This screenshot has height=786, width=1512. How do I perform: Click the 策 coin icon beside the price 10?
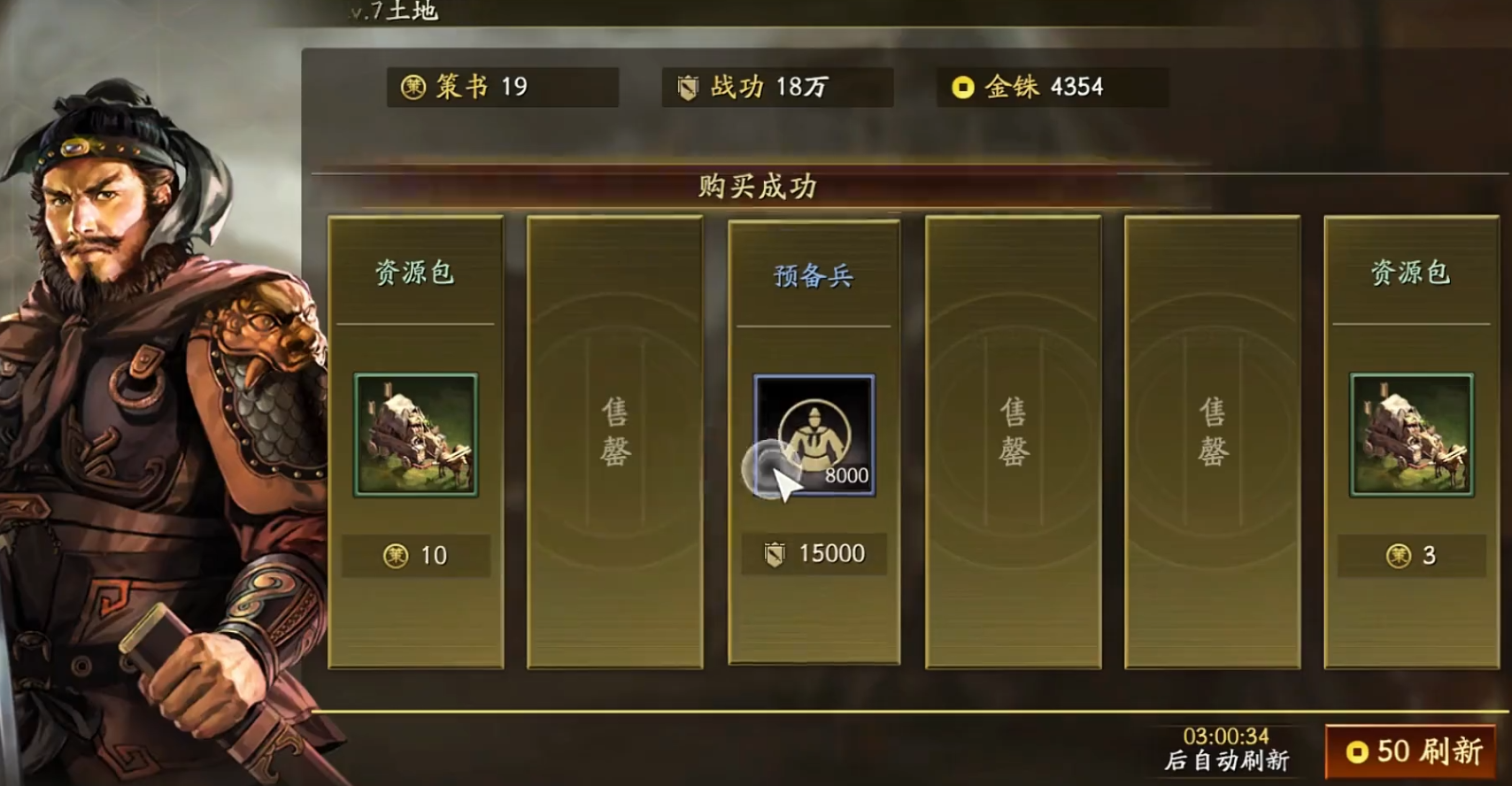click(x=395, y=555)
